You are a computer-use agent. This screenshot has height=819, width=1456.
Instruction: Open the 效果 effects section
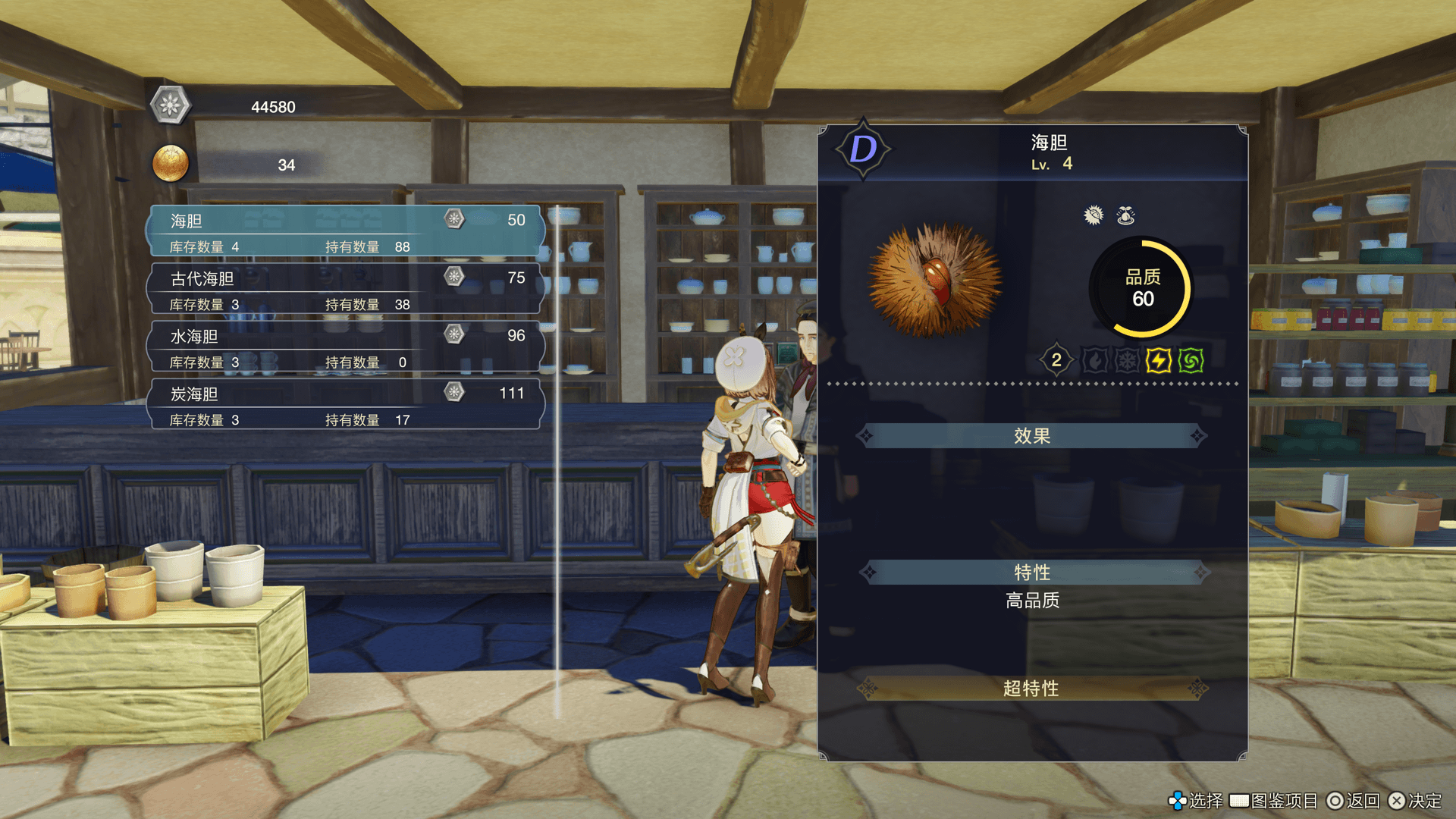click(1031, 436)
